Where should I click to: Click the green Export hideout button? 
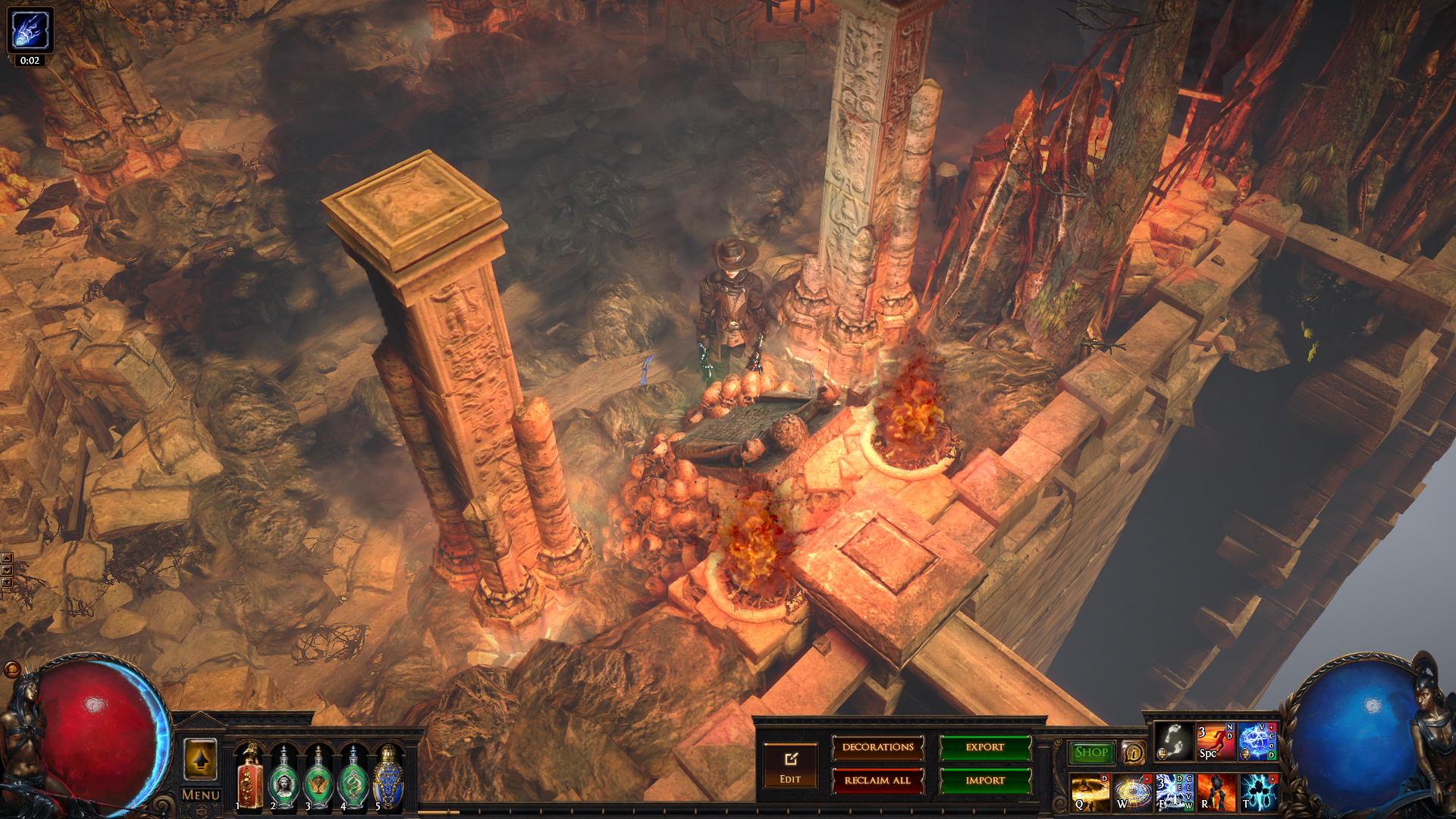tap(985, 748)
